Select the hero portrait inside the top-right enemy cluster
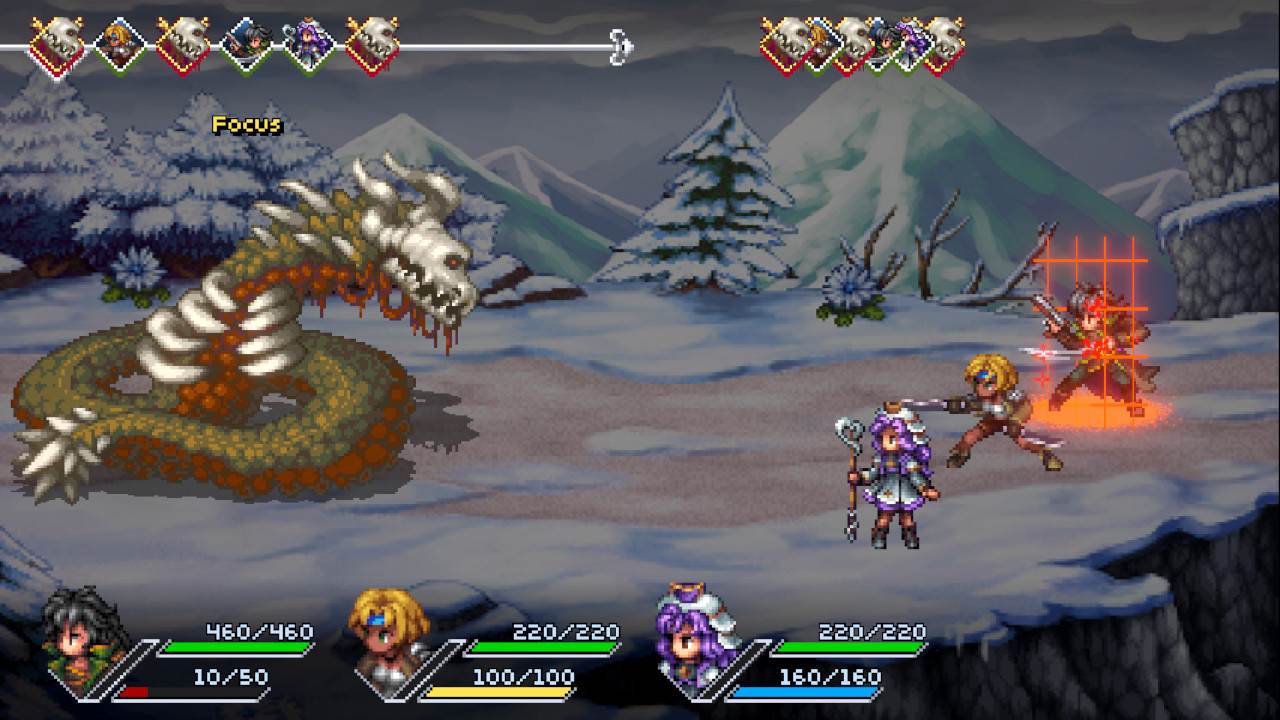1280x720 pixels. [x=887, y=40]
